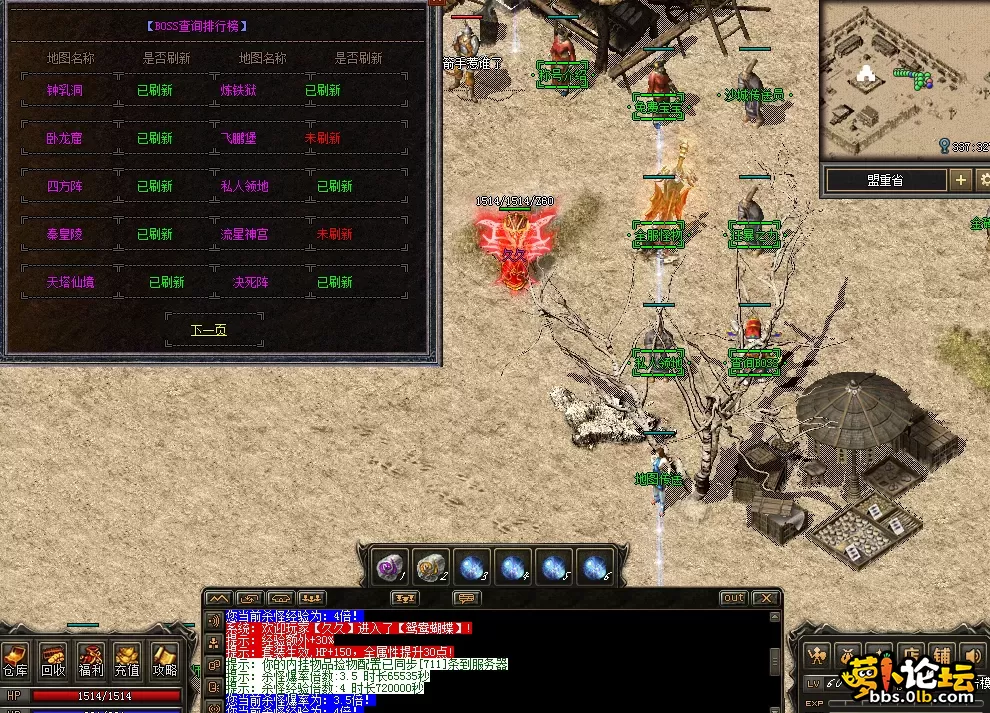
Task: Pick the 流星神宫 map entry
Action: pos(245,234)
